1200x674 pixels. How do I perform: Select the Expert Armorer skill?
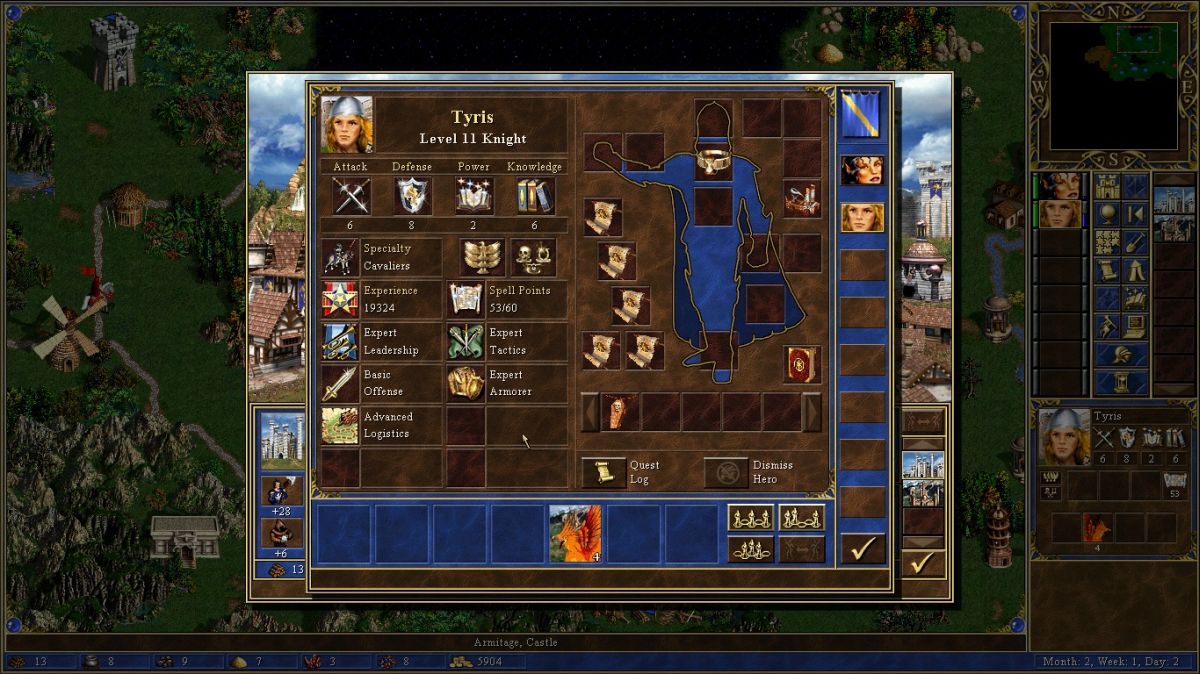point(465,383)
